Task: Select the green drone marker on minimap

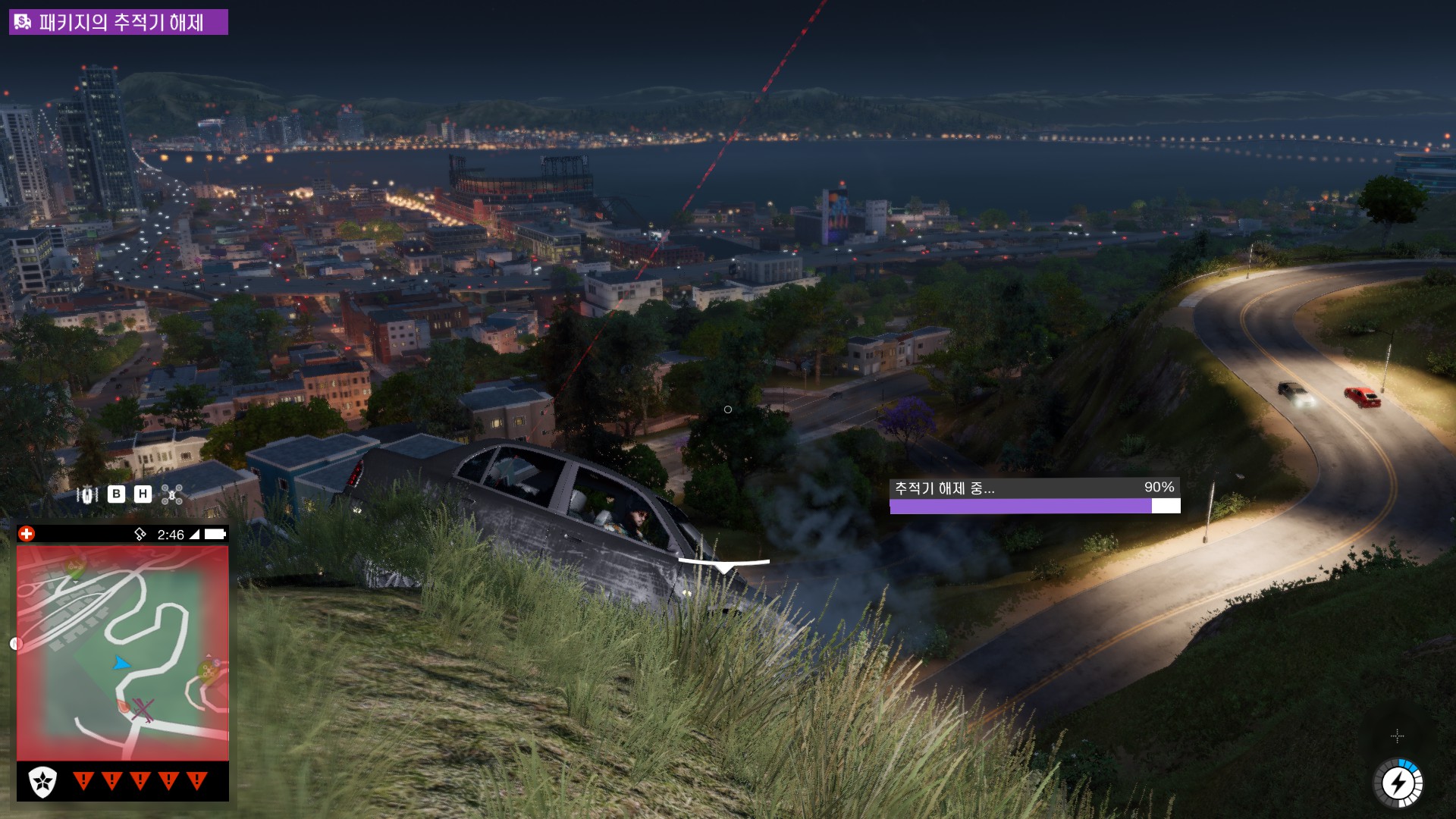Action: pyautogui.click(x=208, y=669)
